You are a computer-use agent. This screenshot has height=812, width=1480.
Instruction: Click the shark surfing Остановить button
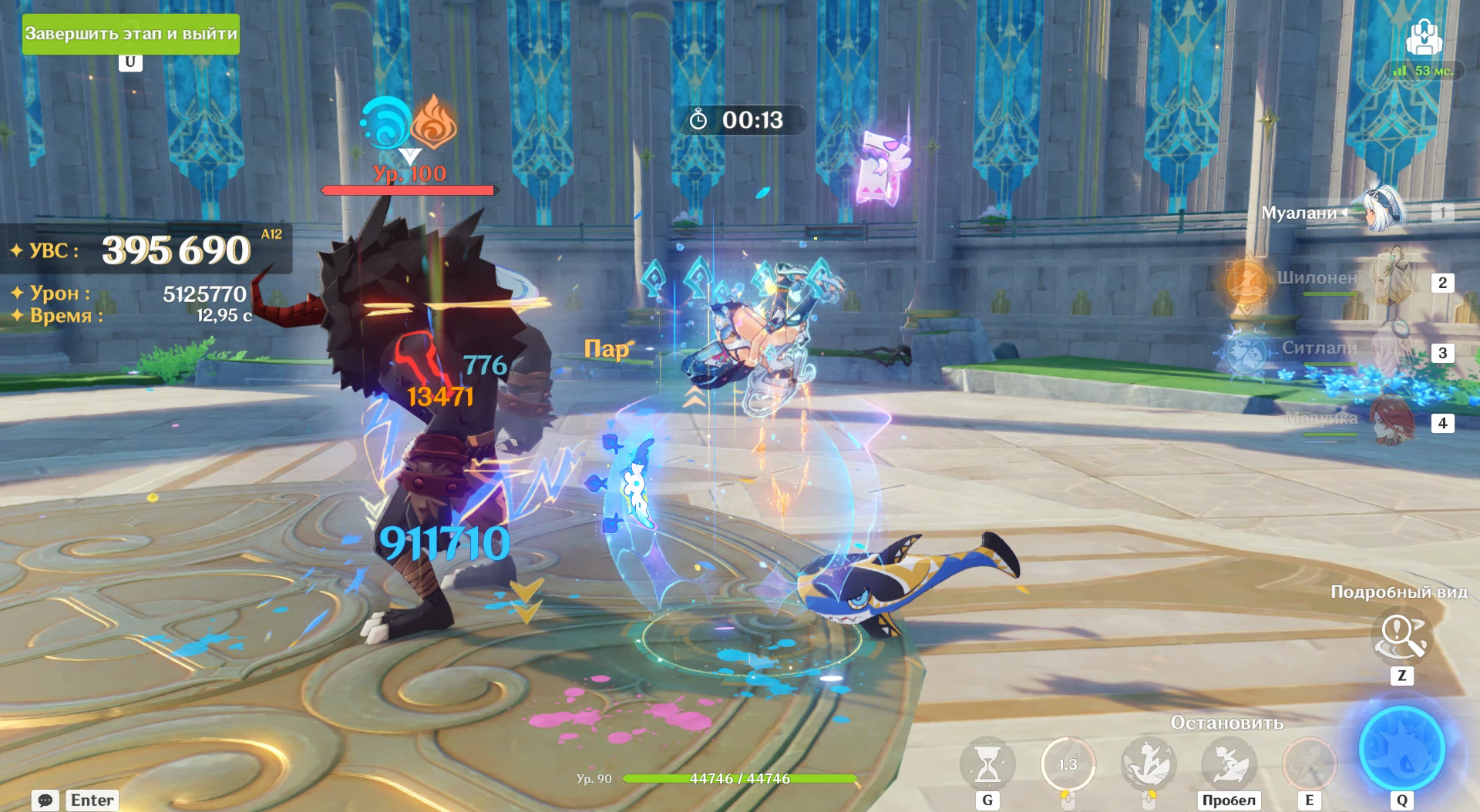1228,763
